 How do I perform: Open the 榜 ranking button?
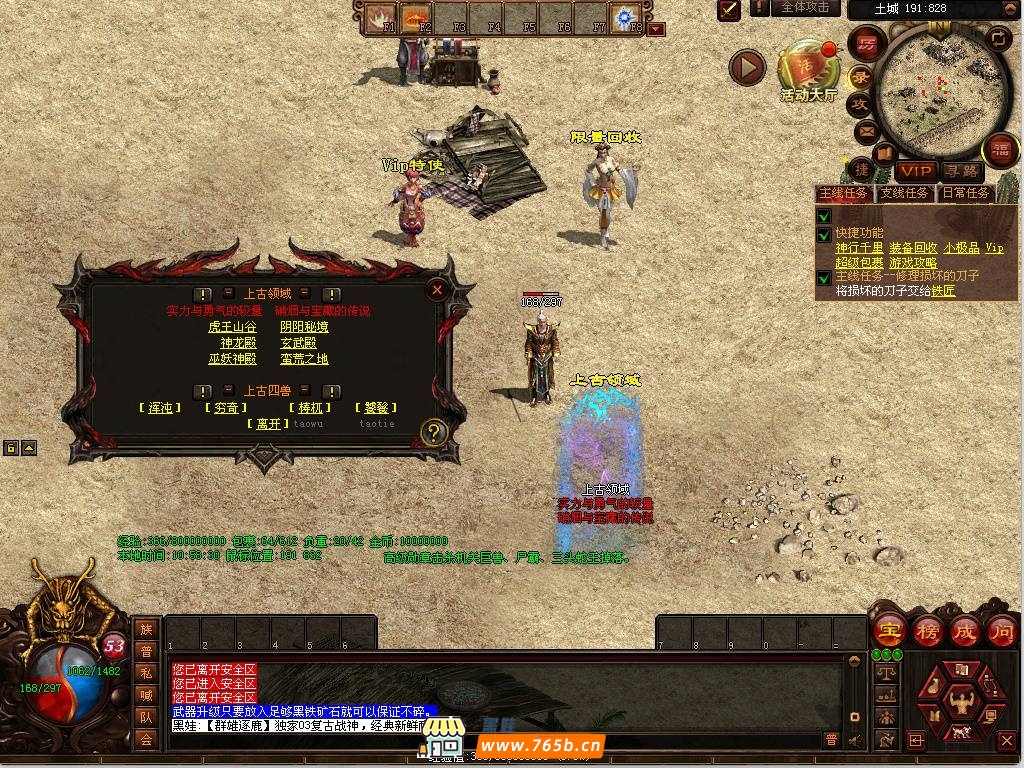coord(929,631)
